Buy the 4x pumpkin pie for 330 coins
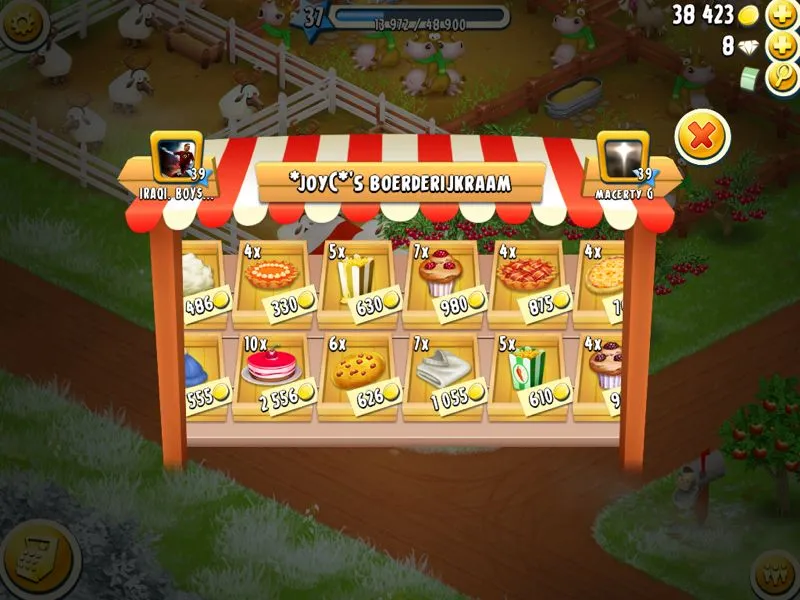800x600 pixels. pos(270,282)
